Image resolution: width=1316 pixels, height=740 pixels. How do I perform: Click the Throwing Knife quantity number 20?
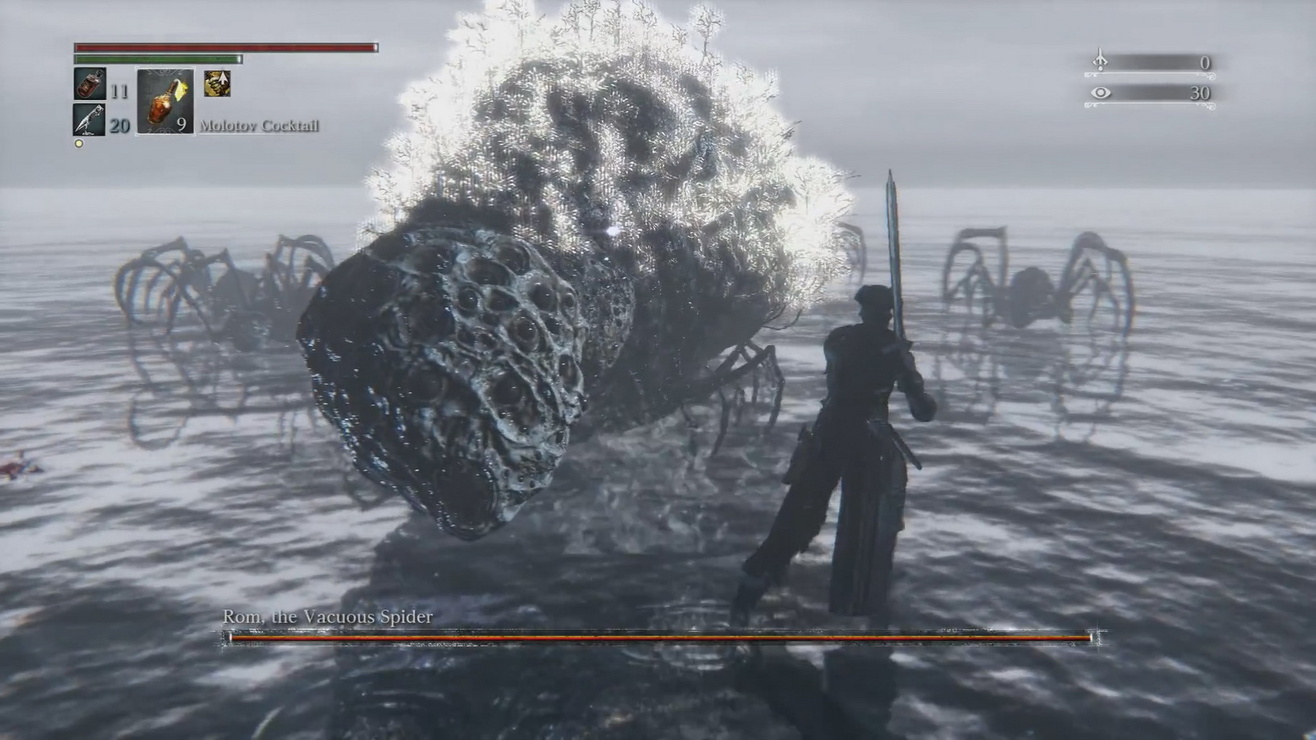tap(121, 124)
